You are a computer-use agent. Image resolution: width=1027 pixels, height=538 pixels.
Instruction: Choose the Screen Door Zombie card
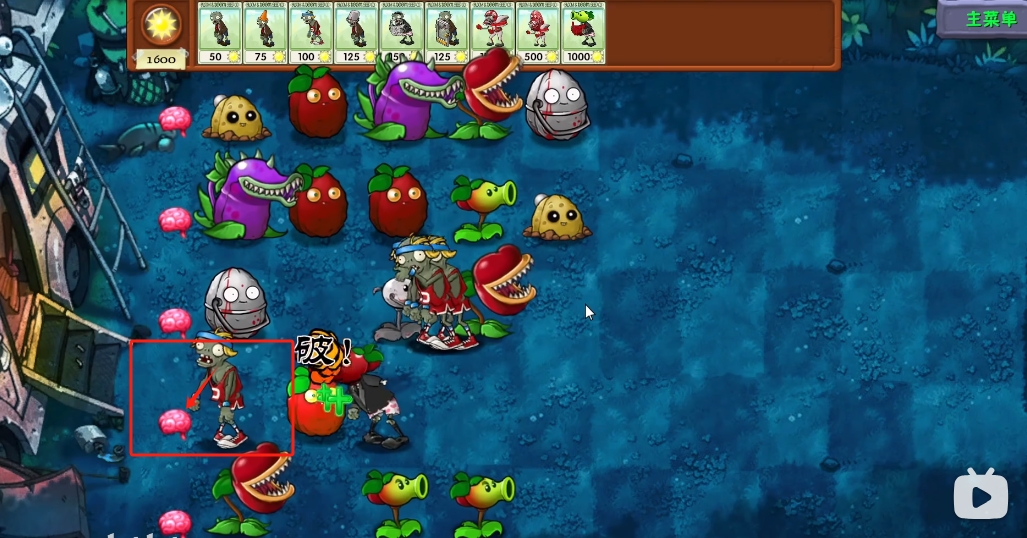coord(446,33)
